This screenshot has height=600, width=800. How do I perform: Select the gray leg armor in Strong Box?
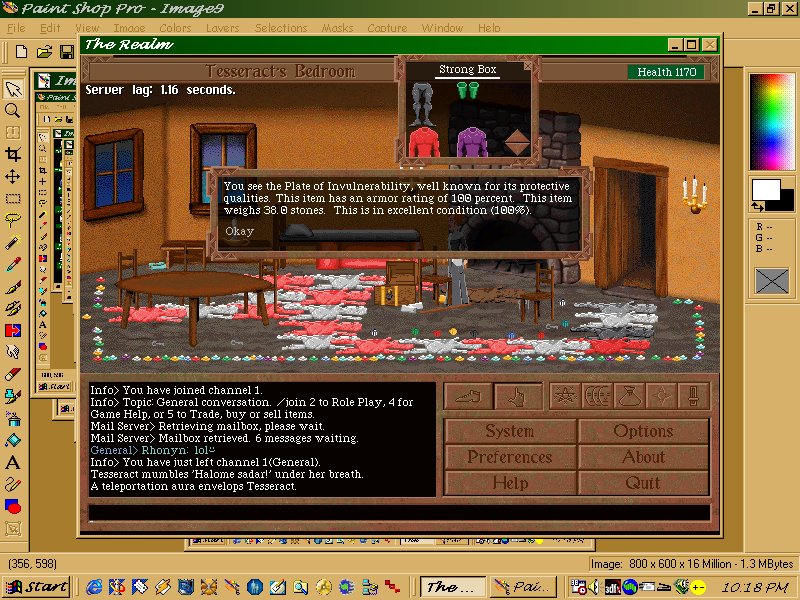coord(423,99)
